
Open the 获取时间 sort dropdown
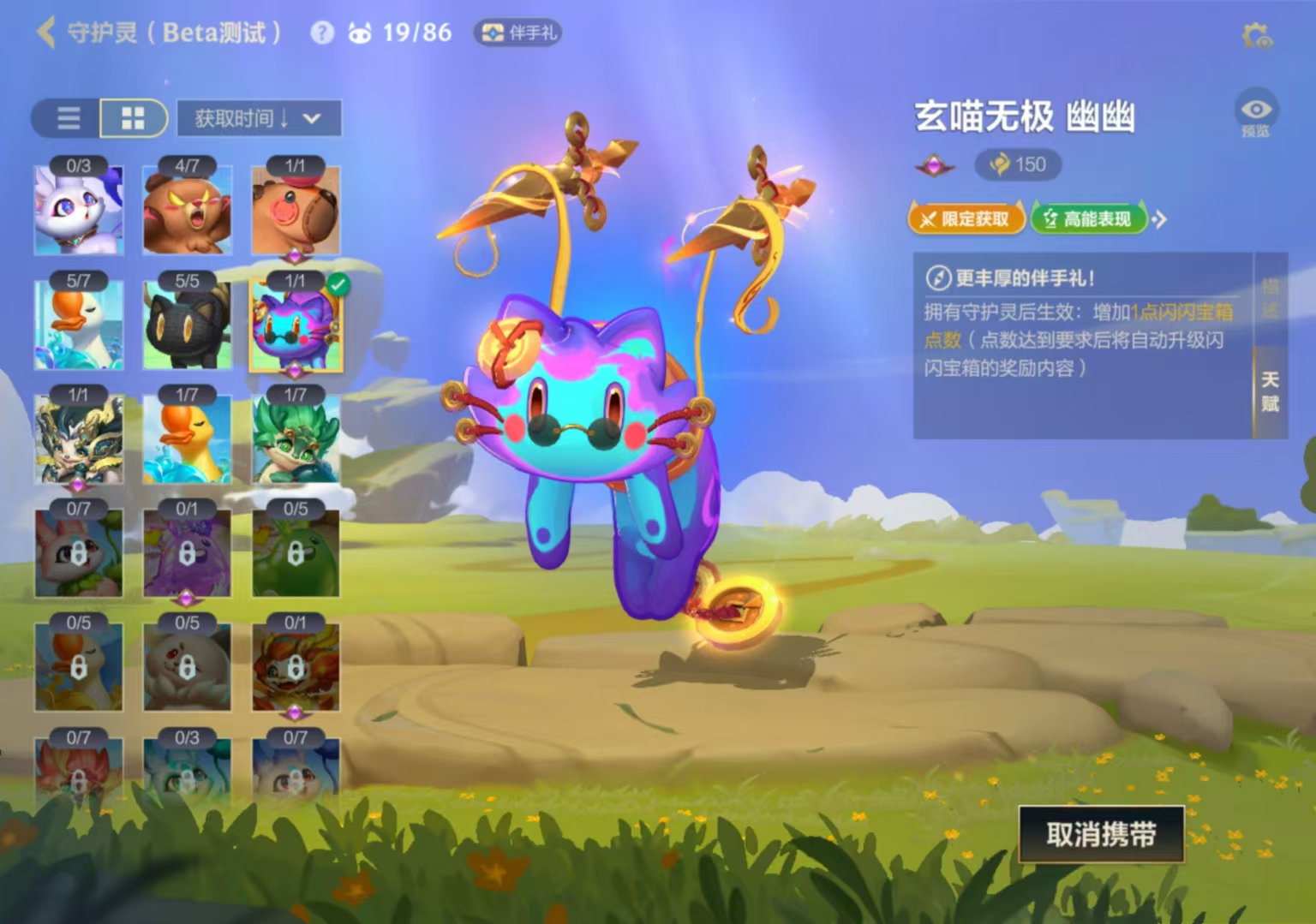point(257,118)
